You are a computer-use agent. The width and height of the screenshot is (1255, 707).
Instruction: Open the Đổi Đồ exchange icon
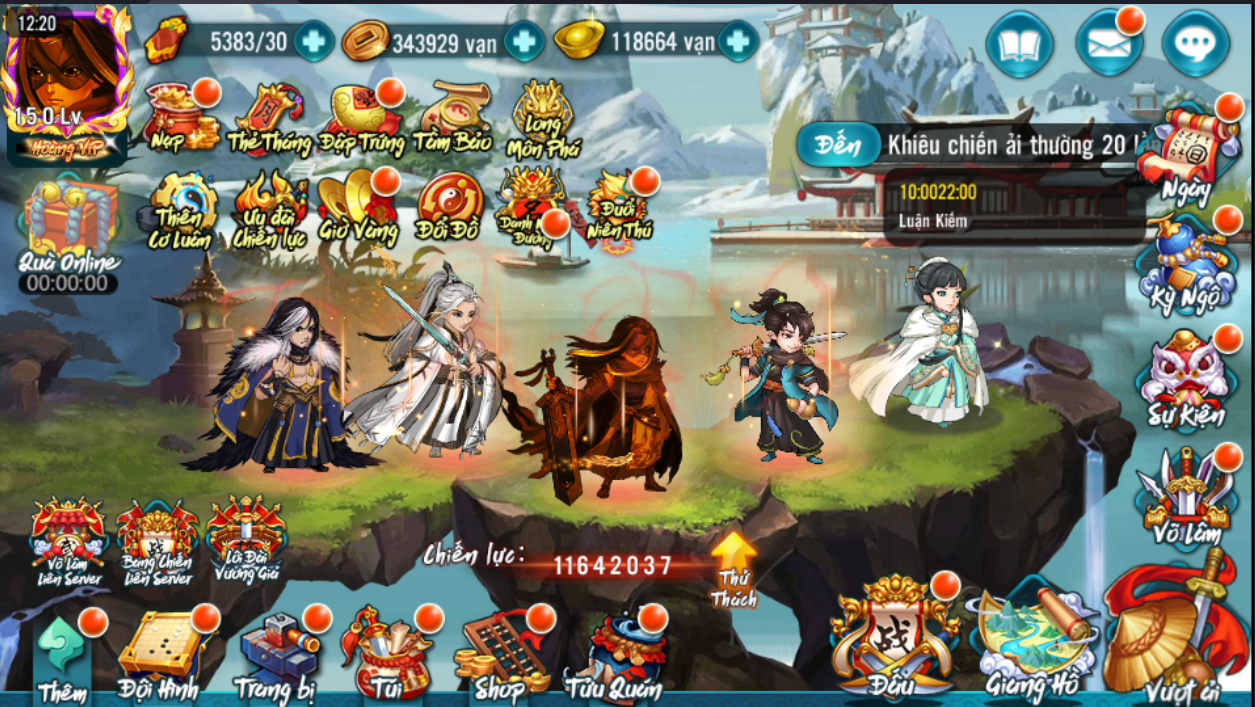coord(450,208)
